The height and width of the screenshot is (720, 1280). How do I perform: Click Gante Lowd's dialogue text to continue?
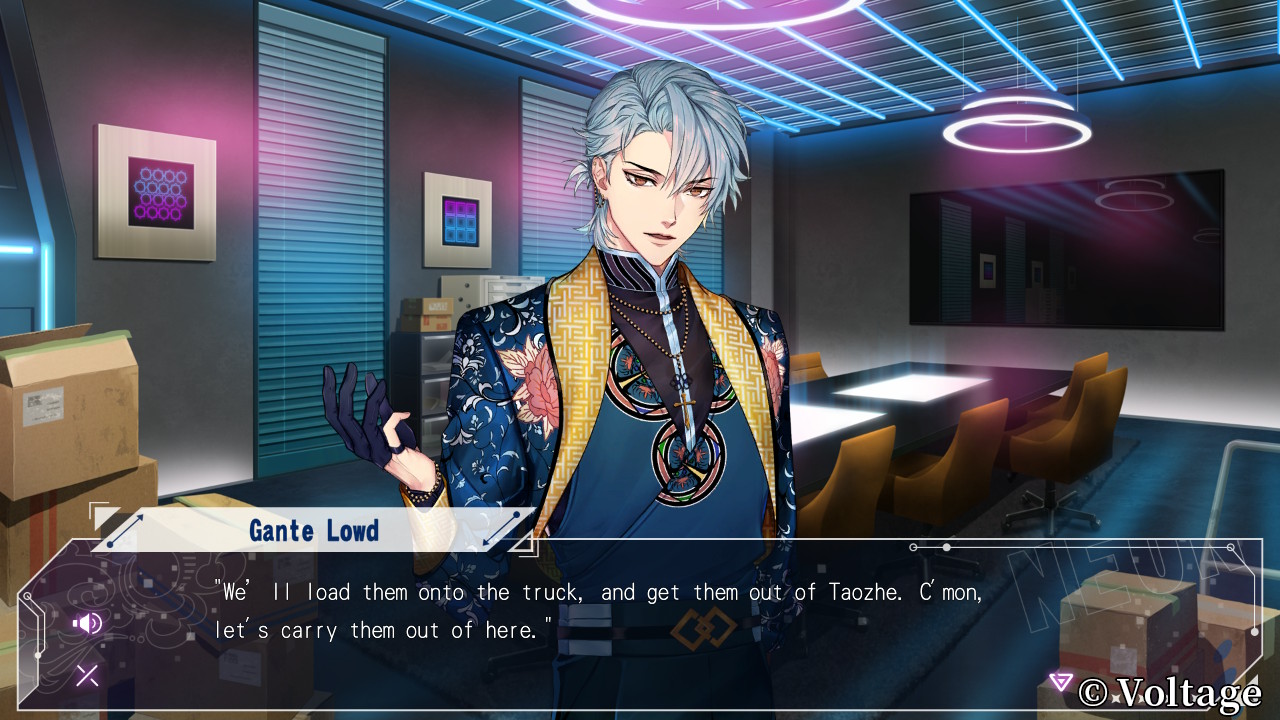tap(598, 611)
